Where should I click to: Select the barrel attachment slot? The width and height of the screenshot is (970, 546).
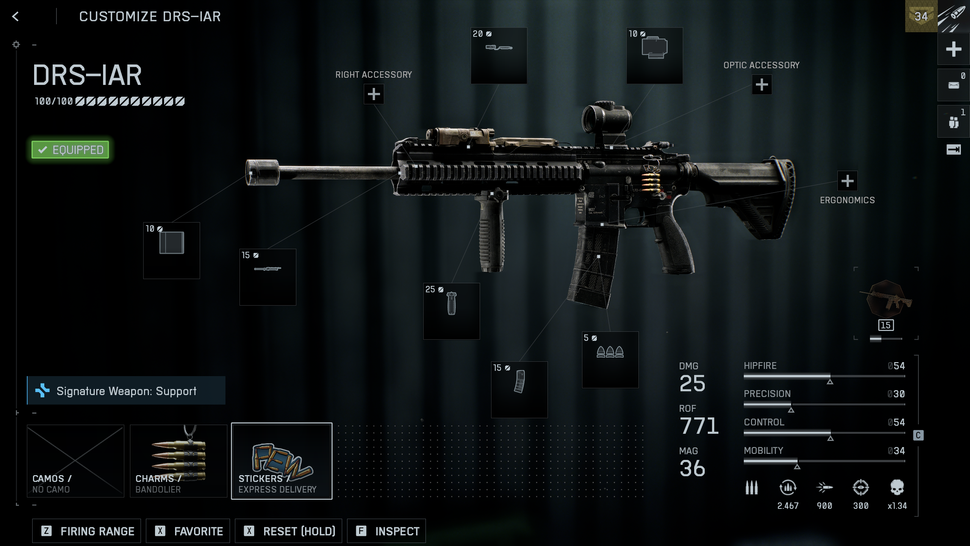(x=267, y=276)
